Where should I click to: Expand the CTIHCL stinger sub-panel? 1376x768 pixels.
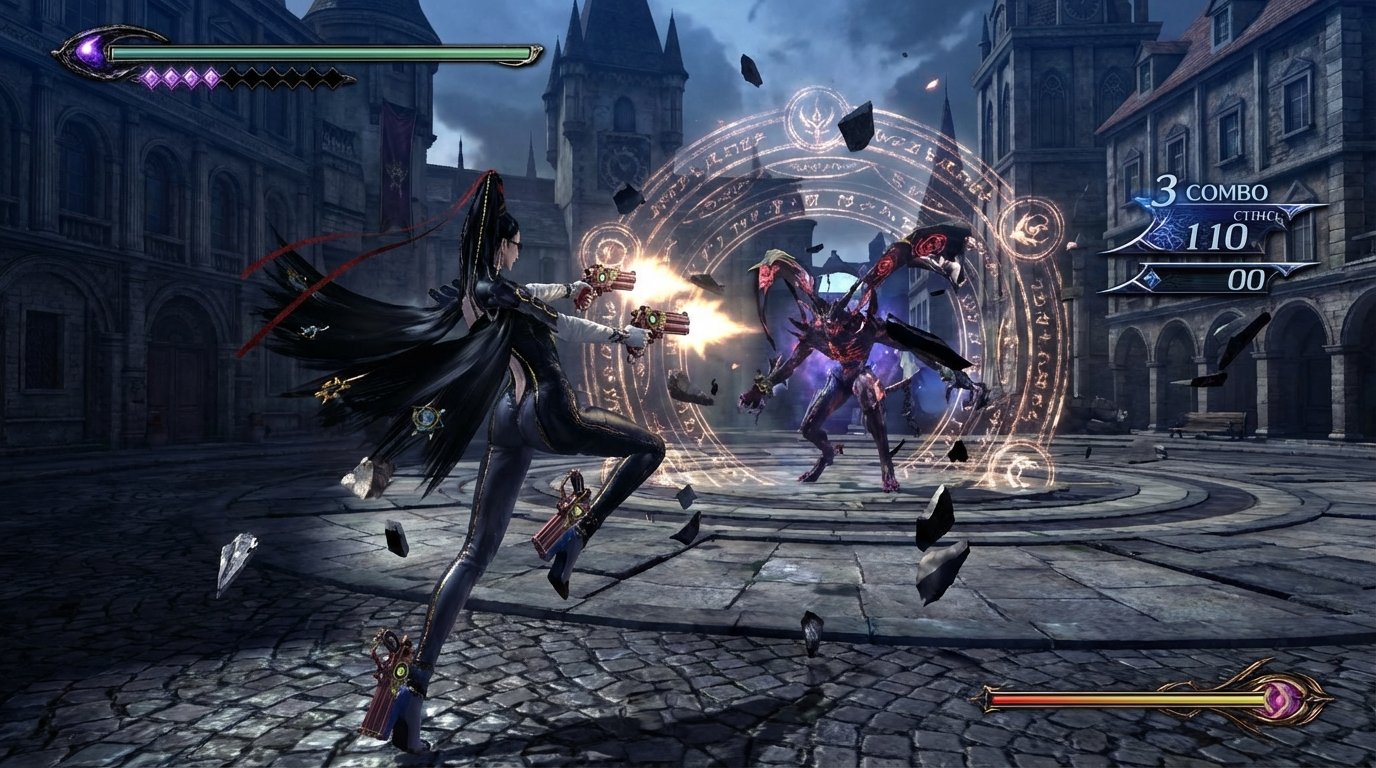coord(1257,216)
